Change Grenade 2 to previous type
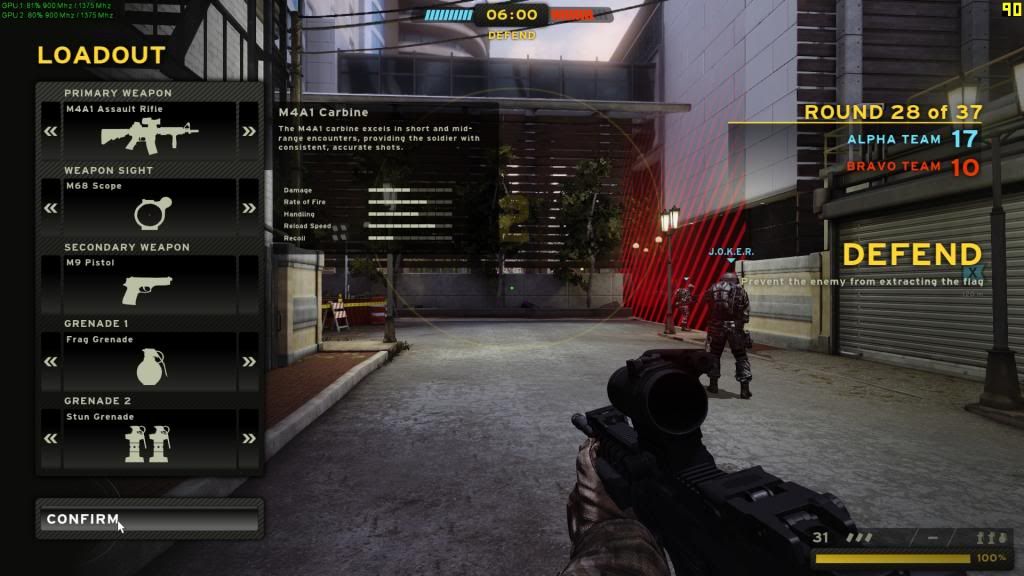The height and width of the screenshot is (576, 1024). point(50,438)
